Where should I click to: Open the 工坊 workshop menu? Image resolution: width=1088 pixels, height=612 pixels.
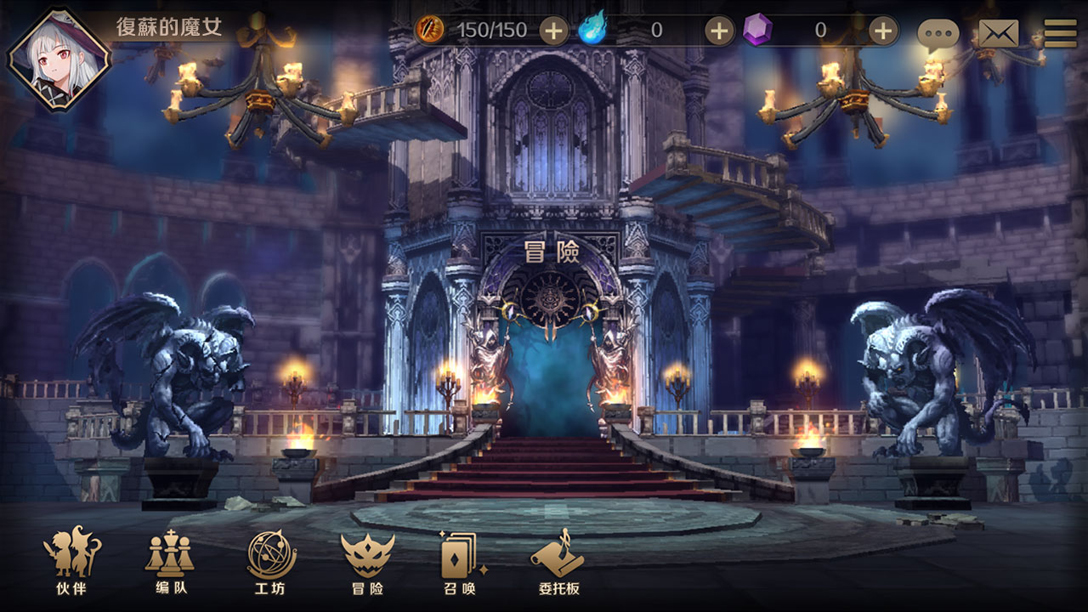[271, 561]
